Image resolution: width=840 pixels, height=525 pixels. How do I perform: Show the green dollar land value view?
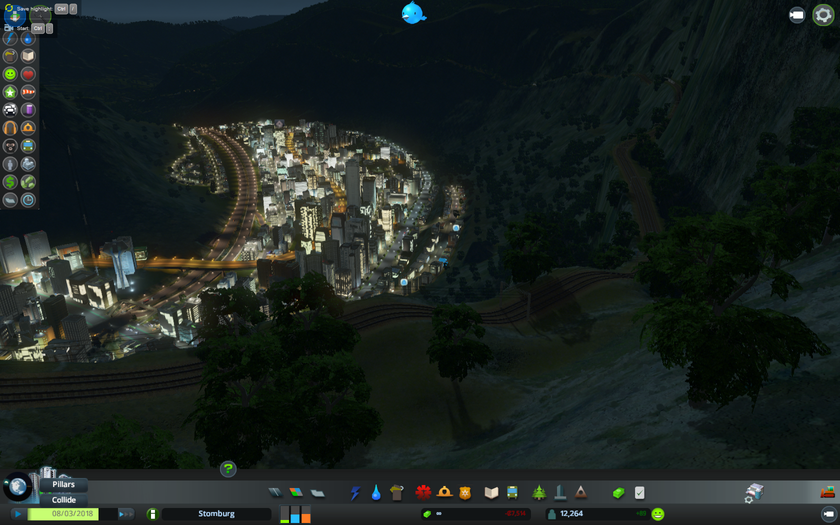tap(10, 182)
